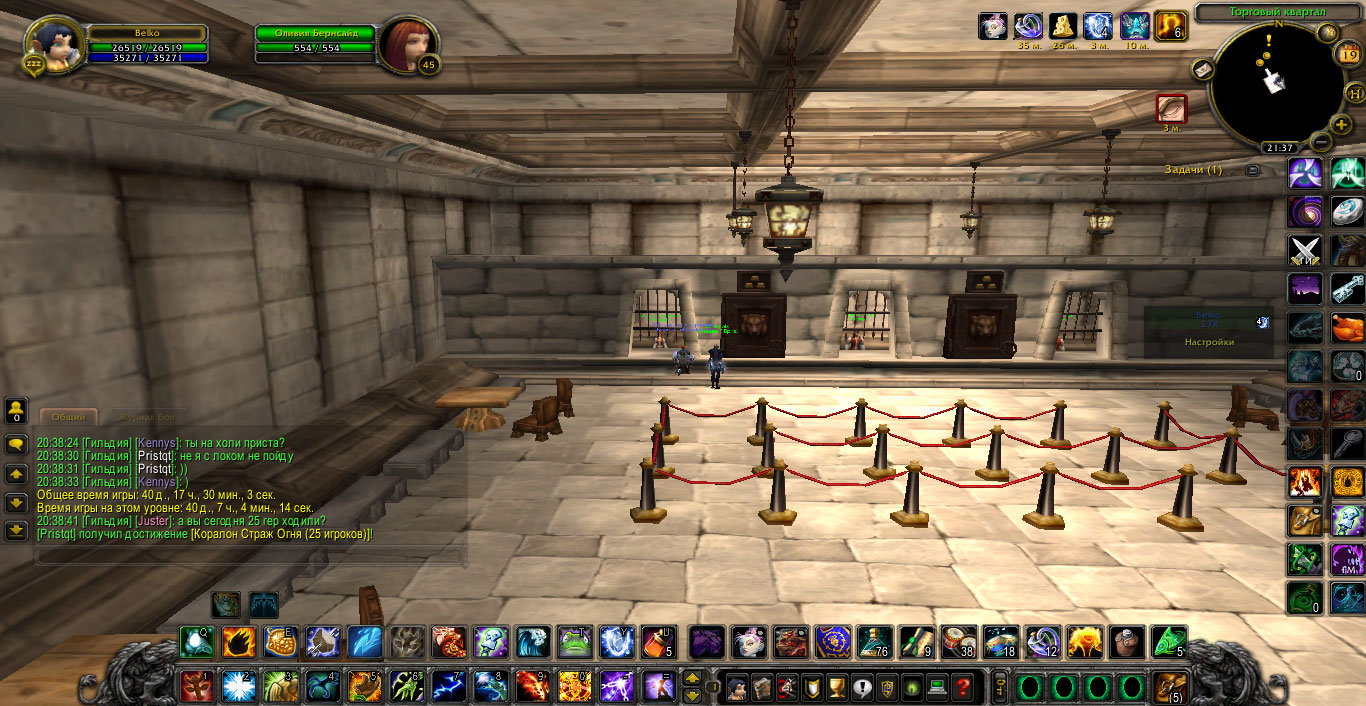Check the mail envelope icon near the minimap
Viewport: 1366px width, 706px height.
[1203, 69]
